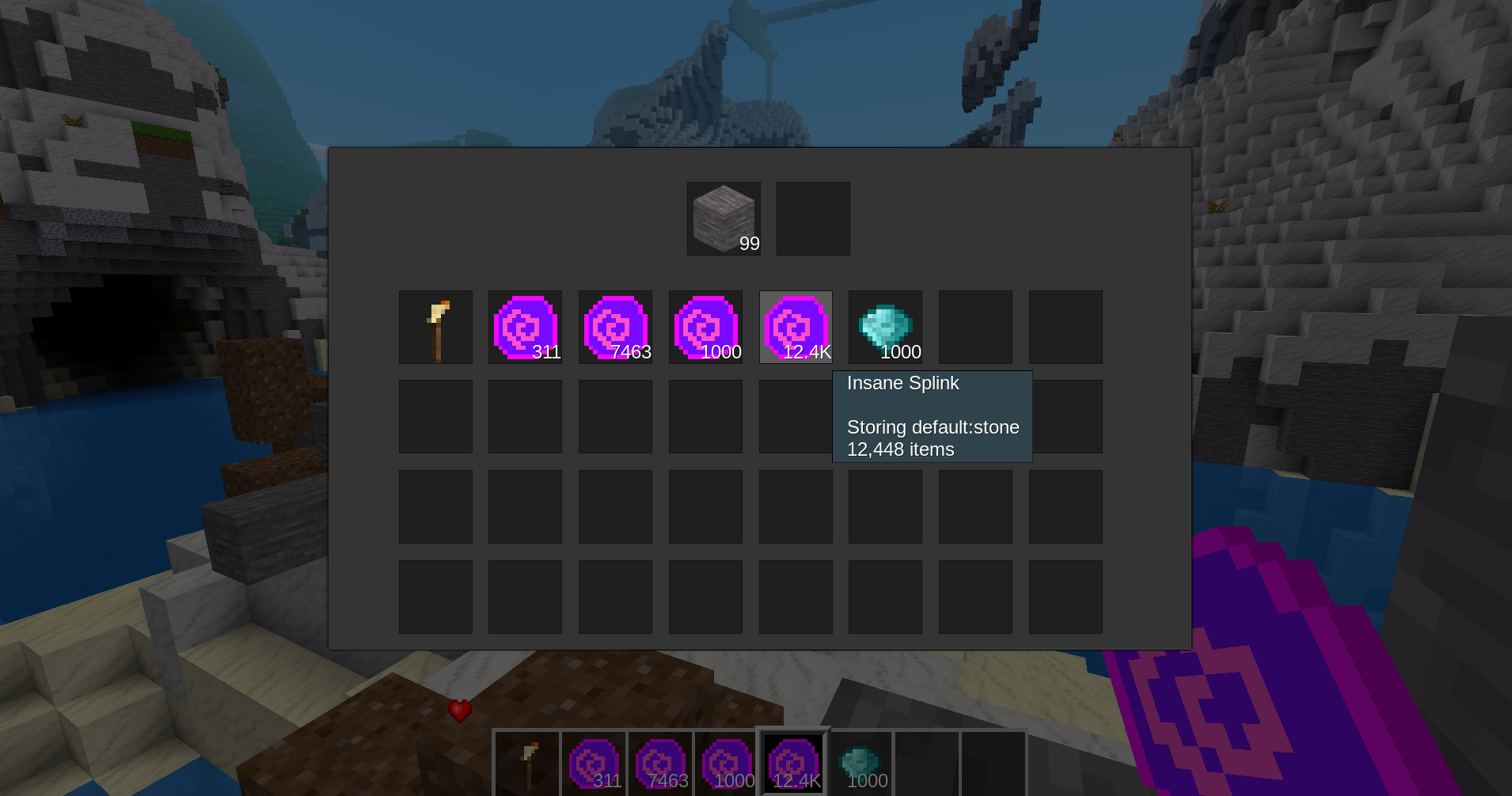Pick up the stone block stack of 99
Viewport: 1512px width, 796px height.
[724, 218]
